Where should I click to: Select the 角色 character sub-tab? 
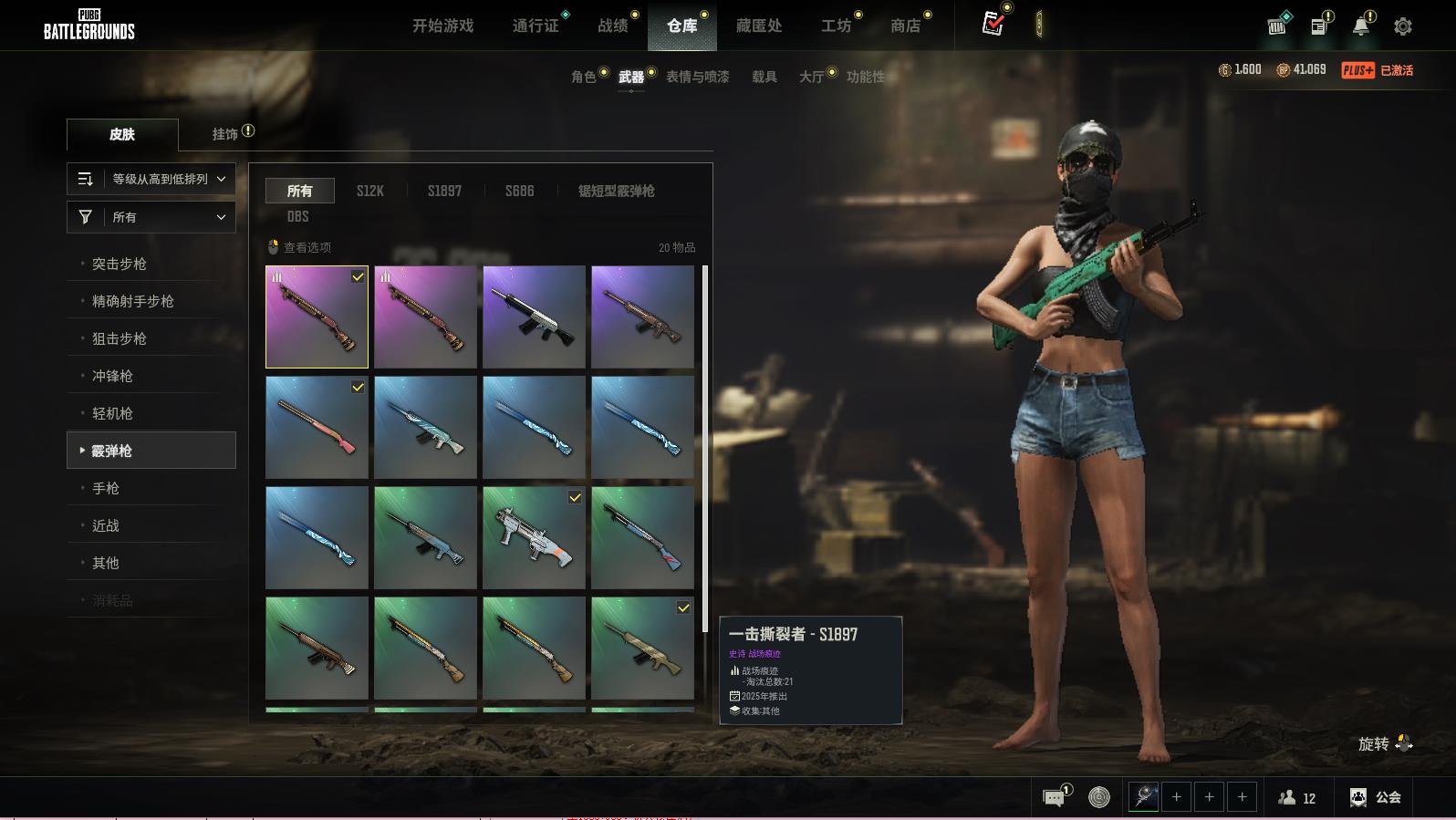tap(583, 77)
